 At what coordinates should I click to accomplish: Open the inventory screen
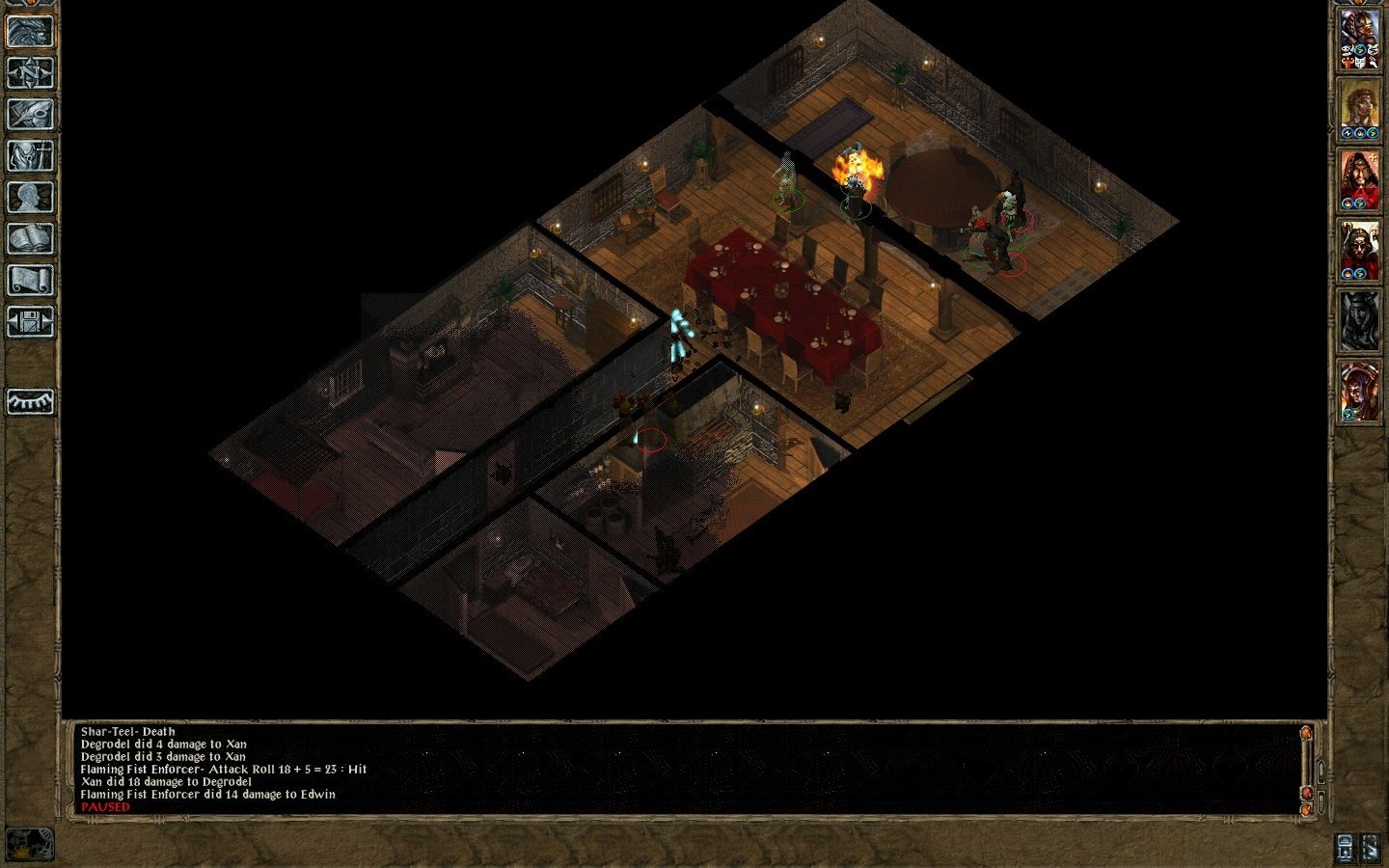30,155
